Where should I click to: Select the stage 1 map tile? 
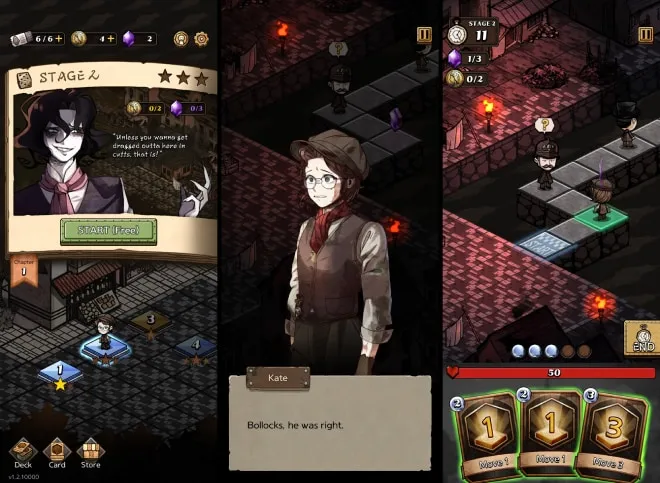(59, 372)
